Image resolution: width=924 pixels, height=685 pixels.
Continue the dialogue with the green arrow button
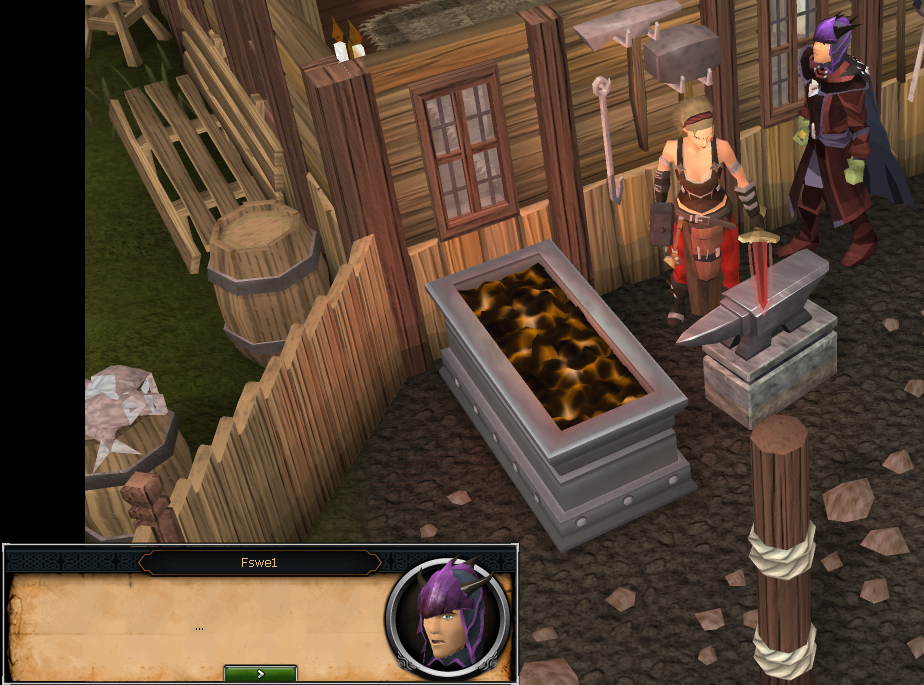pyautogui.click(x=260, y=673)
